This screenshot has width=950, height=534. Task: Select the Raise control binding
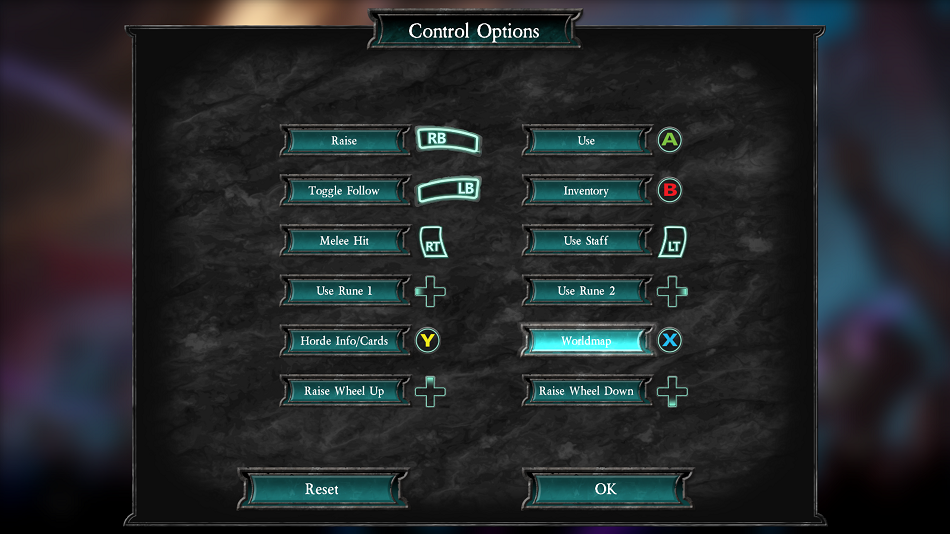pyautogui.click(x=344, y=141)
